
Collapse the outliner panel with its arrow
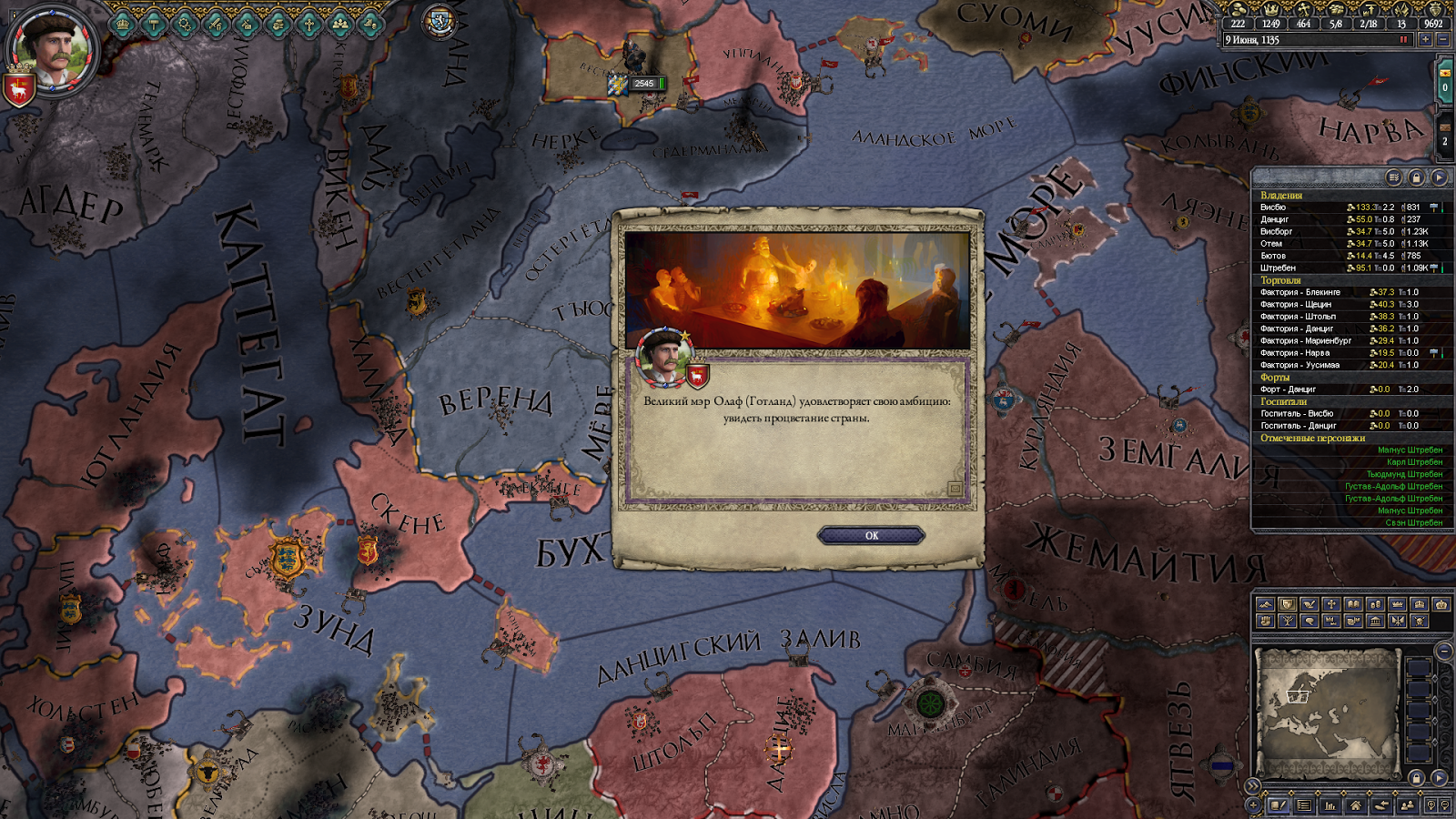coord(1439,177)
